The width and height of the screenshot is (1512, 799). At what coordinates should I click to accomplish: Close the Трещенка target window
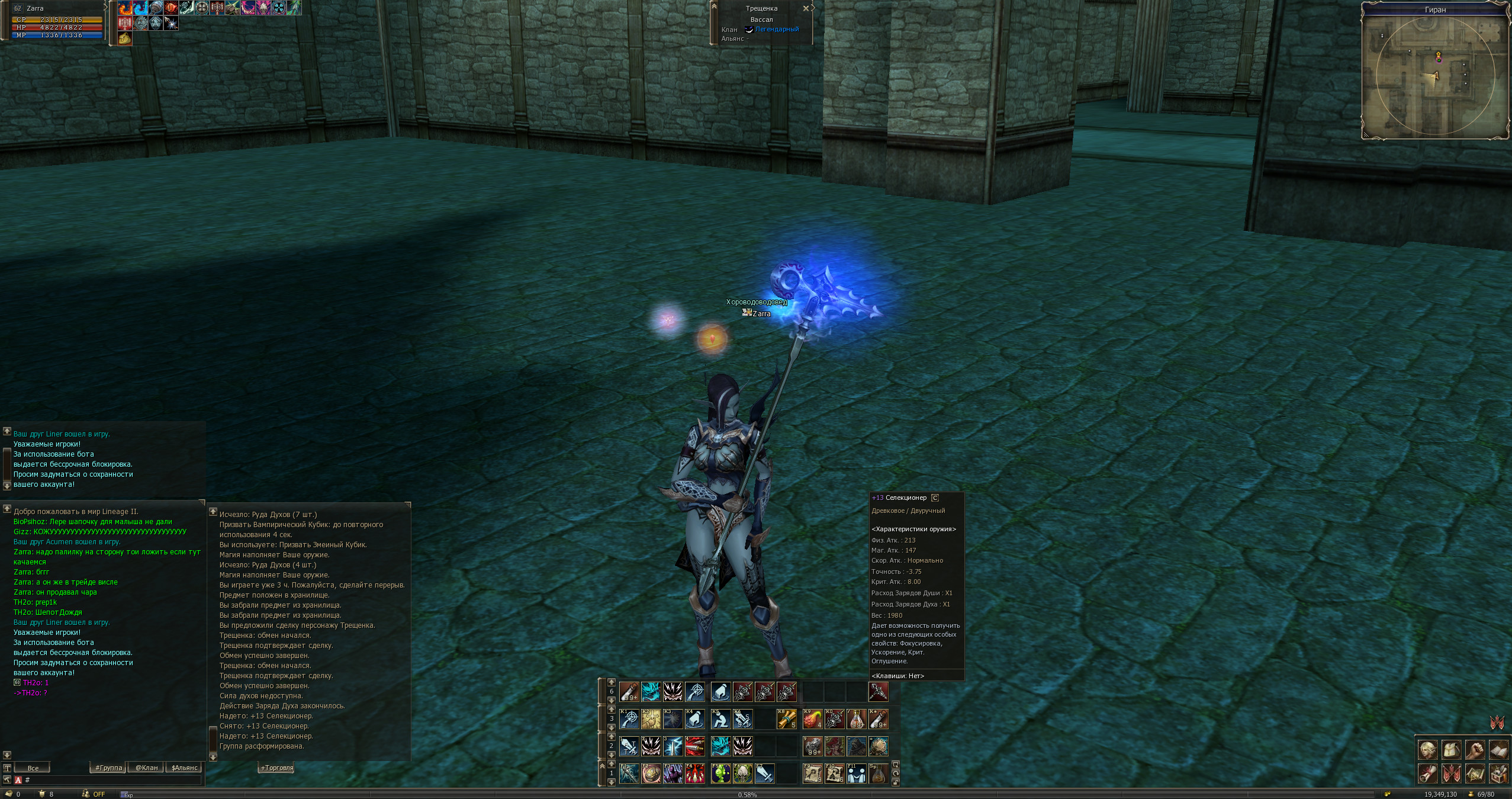pyautogui.click(x=805, y=8)
